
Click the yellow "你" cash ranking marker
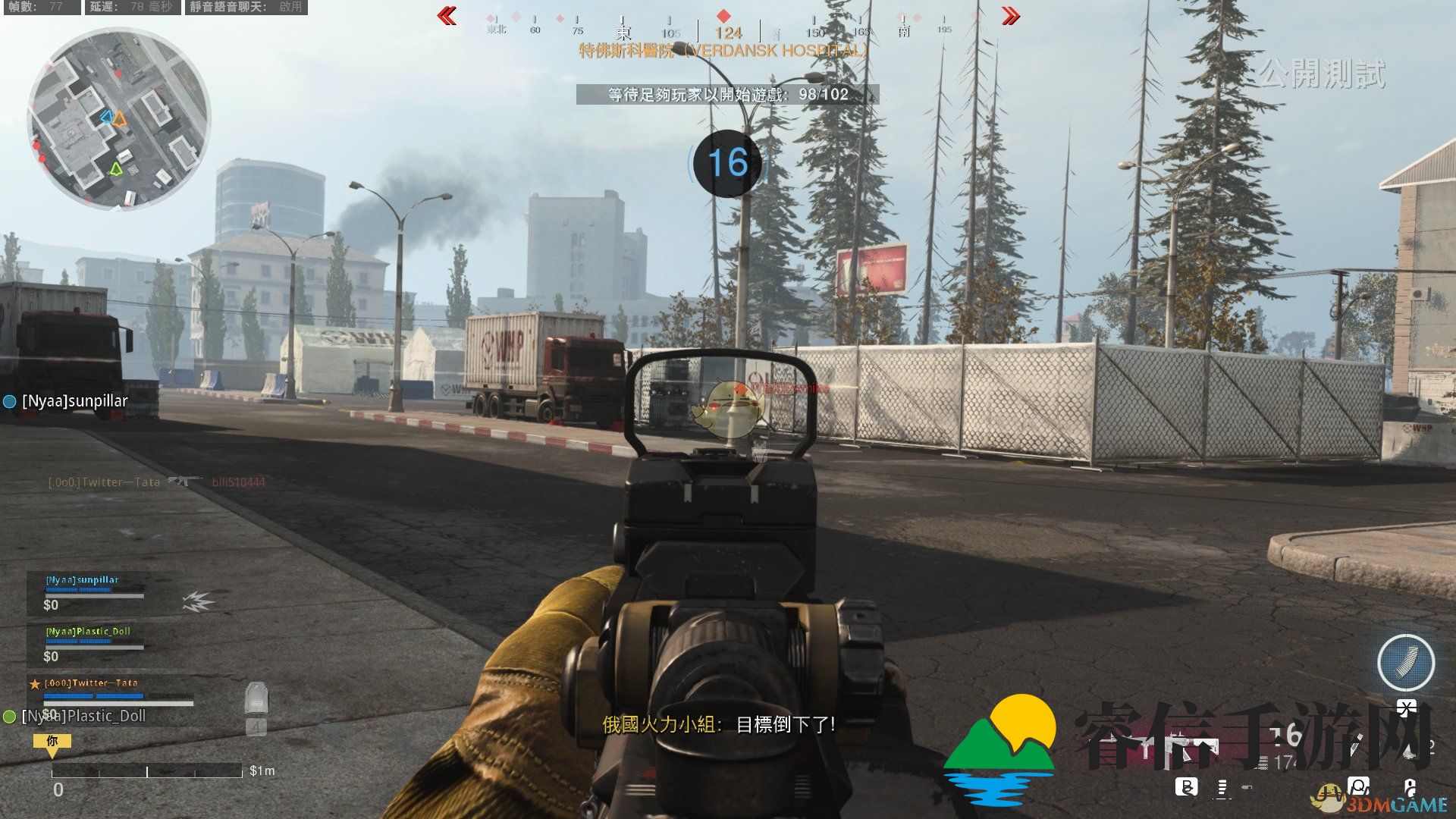pyautogui.click(x=52, y=743)
